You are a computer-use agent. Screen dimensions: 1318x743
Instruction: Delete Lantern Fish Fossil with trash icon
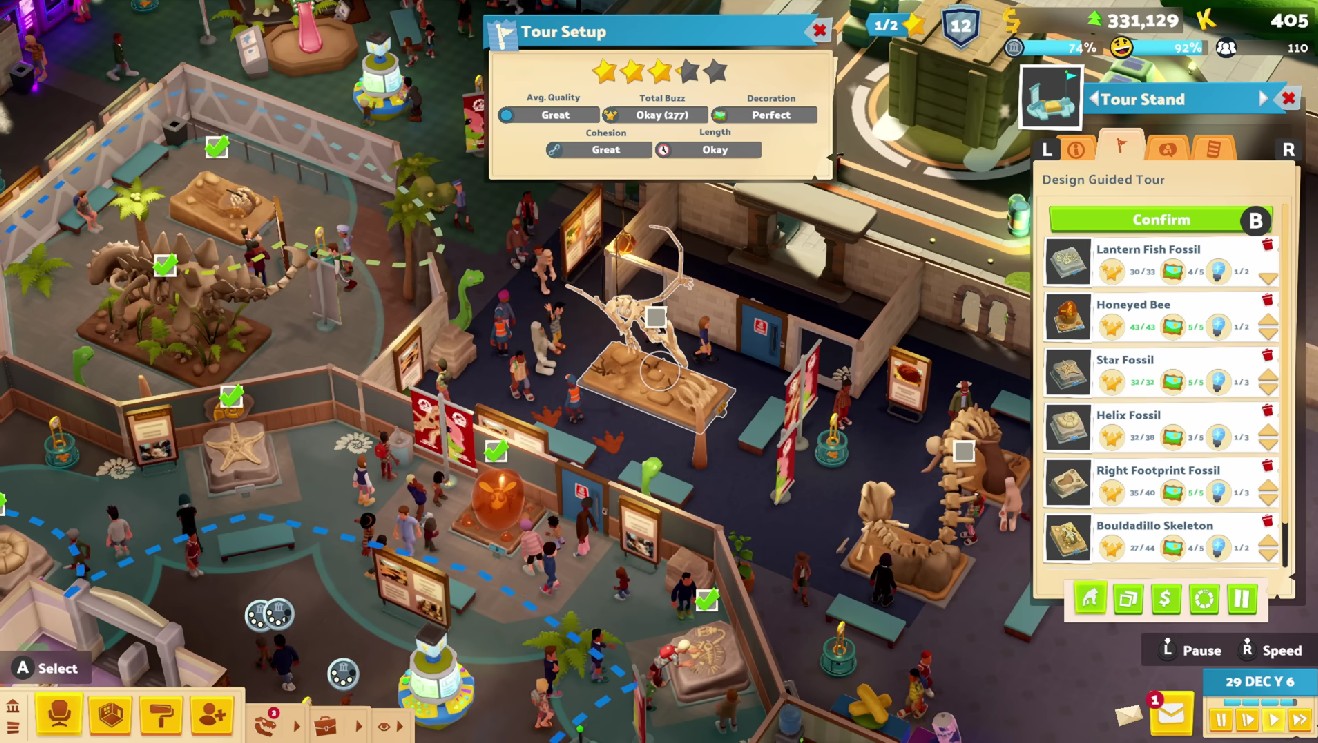point(1268,245)
